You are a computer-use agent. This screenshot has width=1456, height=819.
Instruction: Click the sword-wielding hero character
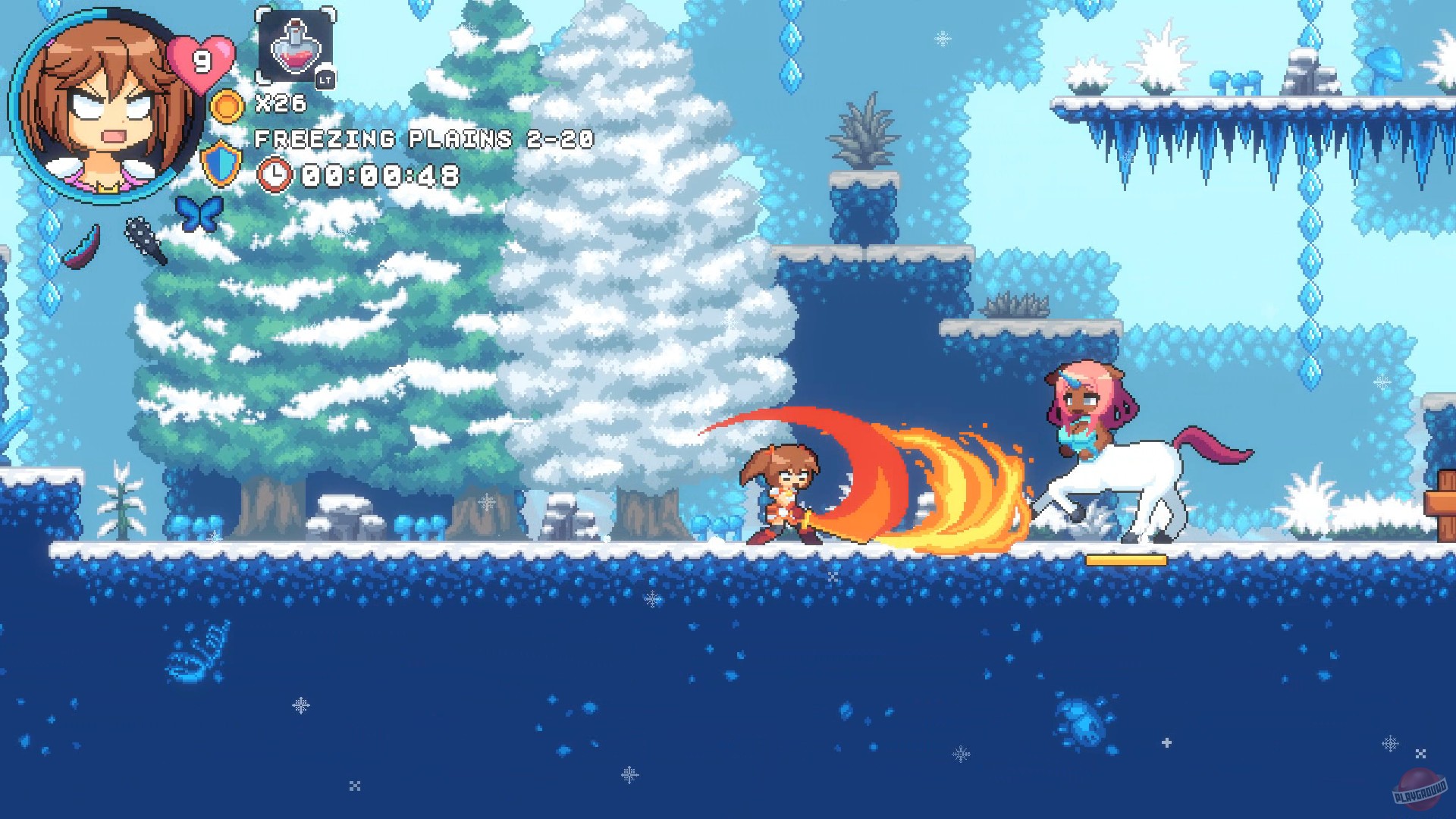(x=781, y=493)
